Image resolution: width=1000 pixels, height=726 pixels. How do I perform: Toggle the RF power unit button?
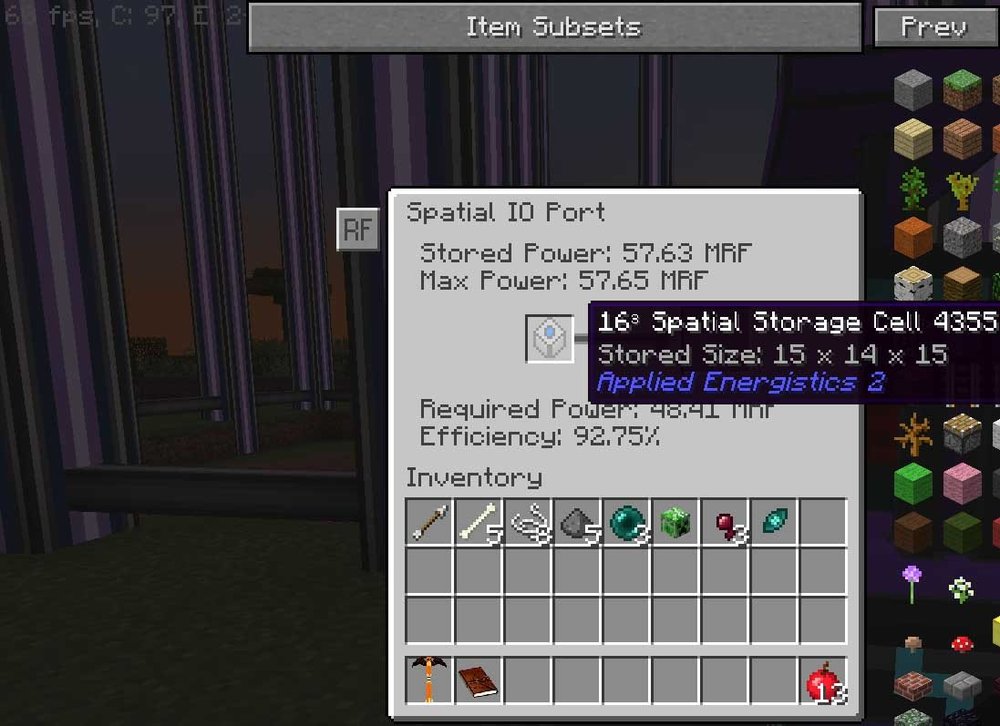pos(357,231)
